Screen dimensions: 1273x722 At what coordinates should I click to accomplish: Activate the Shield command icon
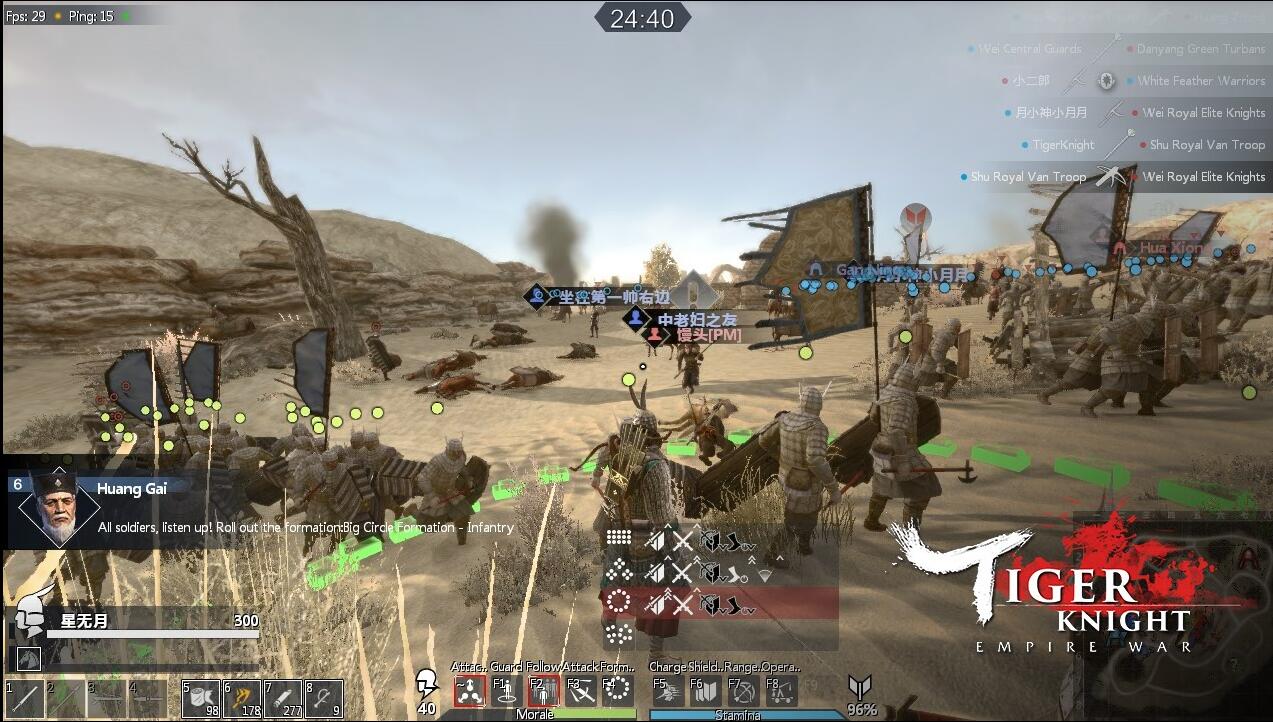pos(704,690)
